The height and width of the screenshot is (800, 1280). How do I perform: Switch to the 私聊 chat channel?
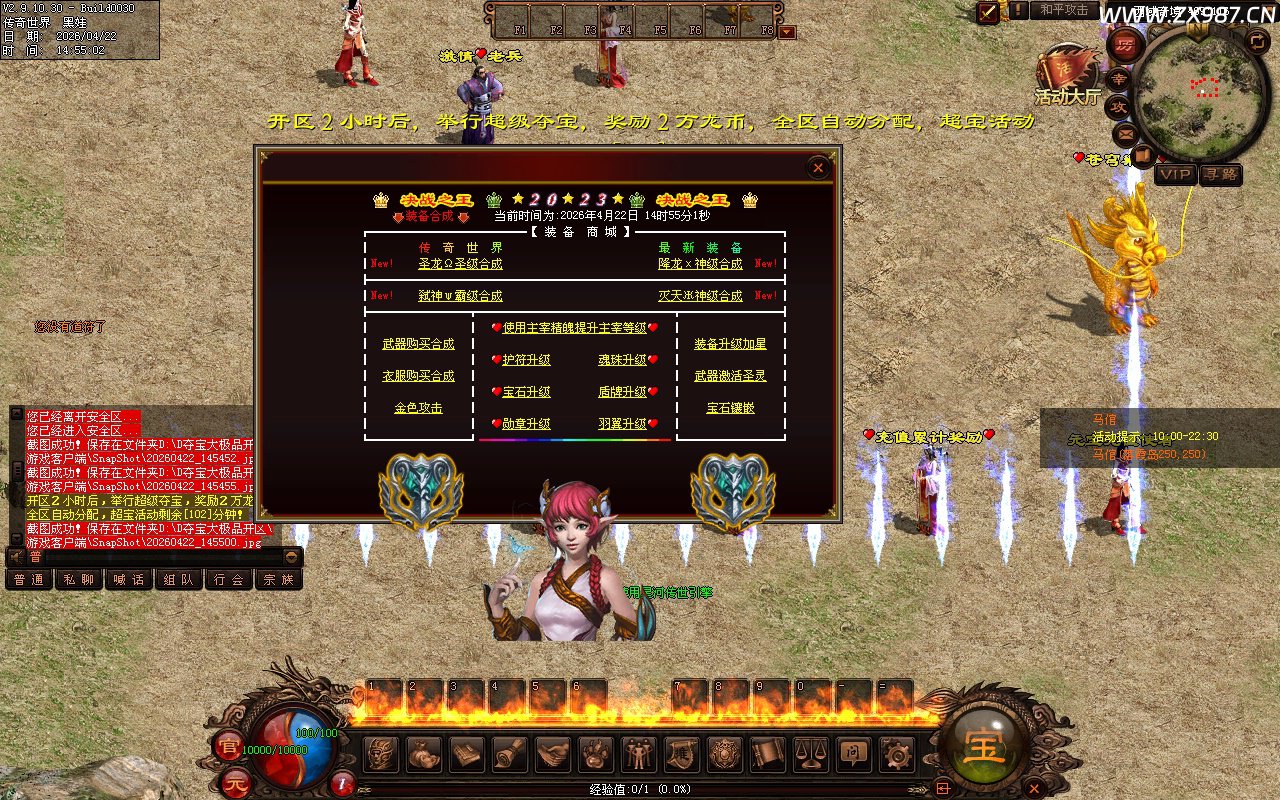pos(79,579)
